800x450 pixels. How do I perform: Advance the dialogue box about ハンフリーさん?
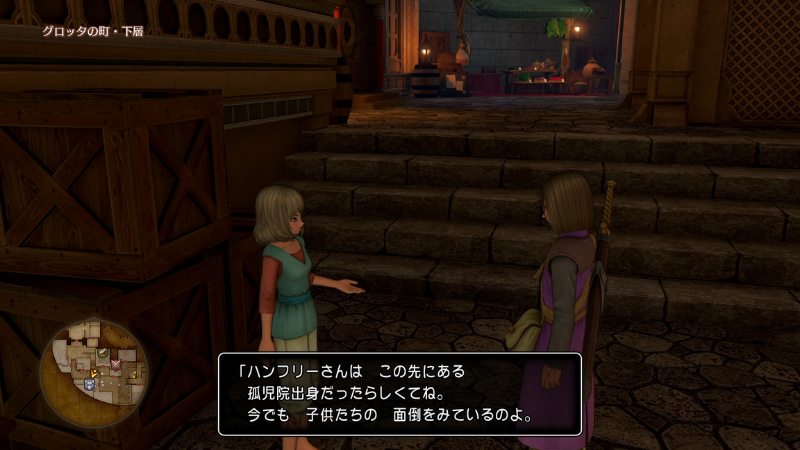(400, 394)
